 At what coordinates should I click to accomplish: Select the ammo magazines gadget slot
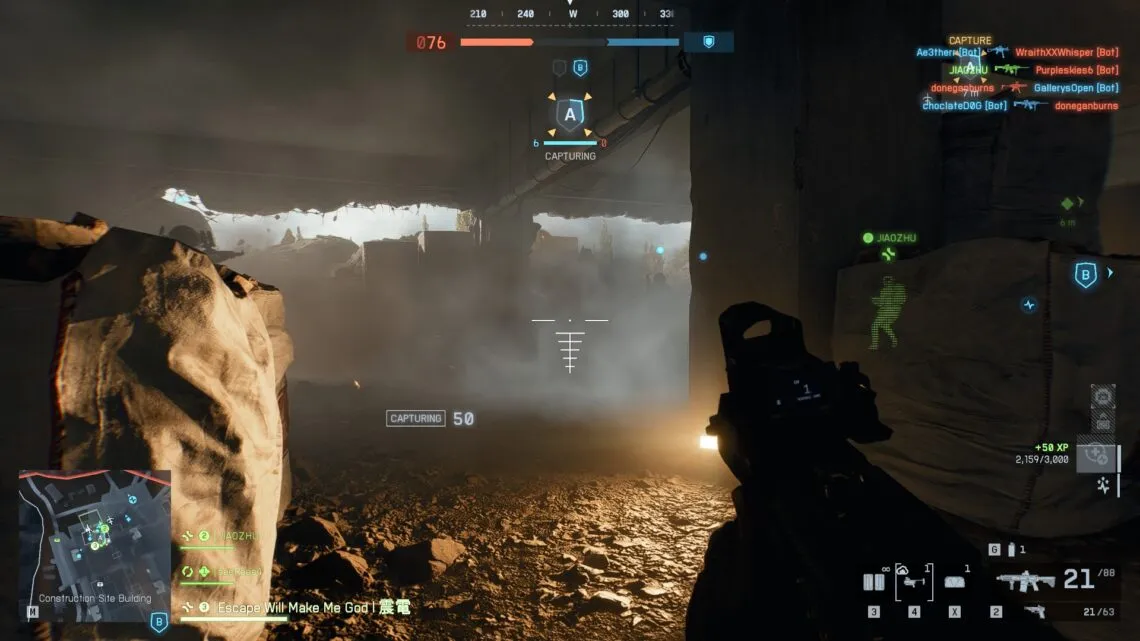[x=874, y=582]
